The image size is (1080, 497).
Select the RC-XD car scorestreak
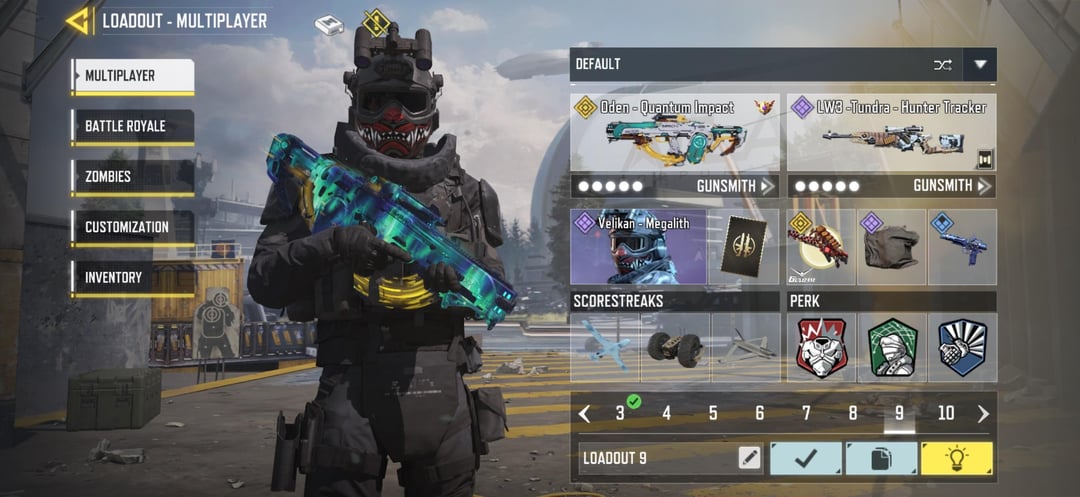point(675,348)
